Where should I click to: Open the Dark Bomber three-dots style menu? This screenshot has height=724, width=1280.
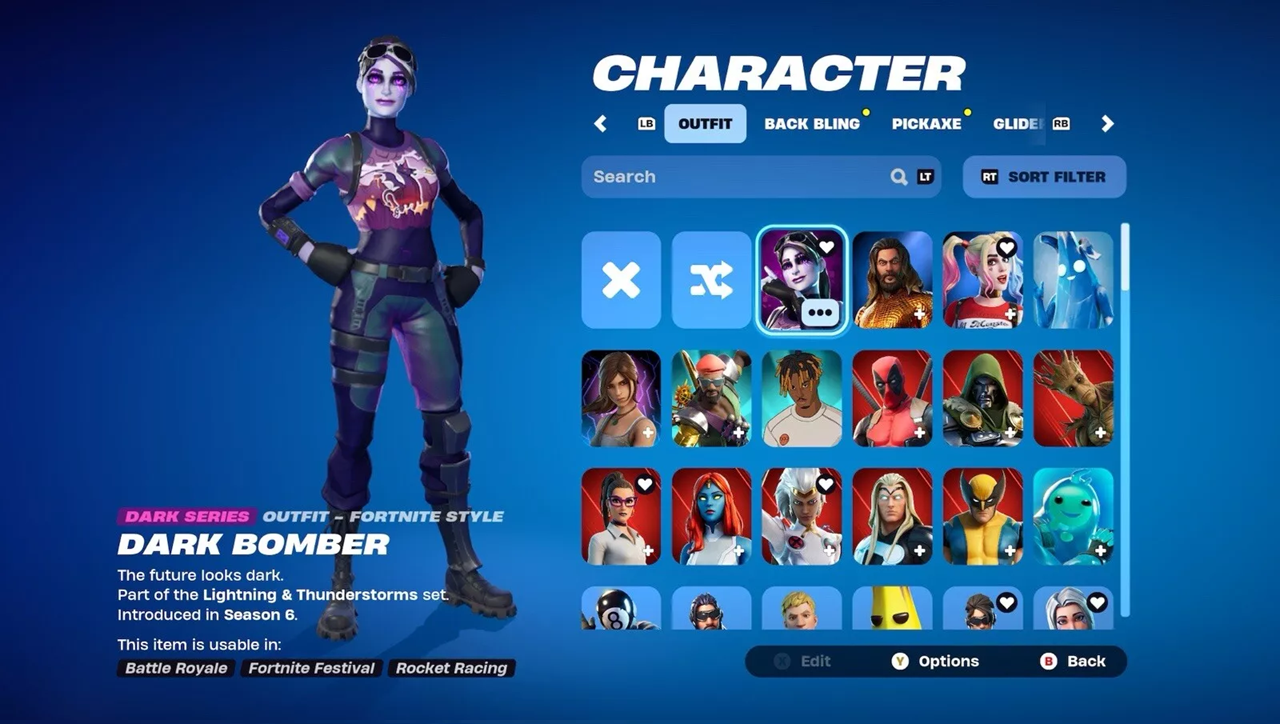pyautogui.click(x=820, y=311)
